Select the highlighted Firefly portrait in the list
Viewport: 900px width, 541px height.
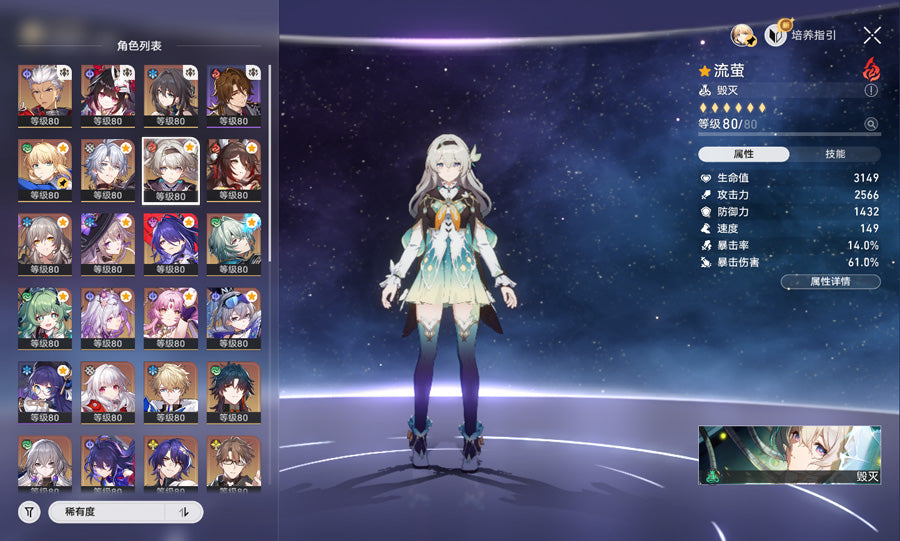pos(170,170)
